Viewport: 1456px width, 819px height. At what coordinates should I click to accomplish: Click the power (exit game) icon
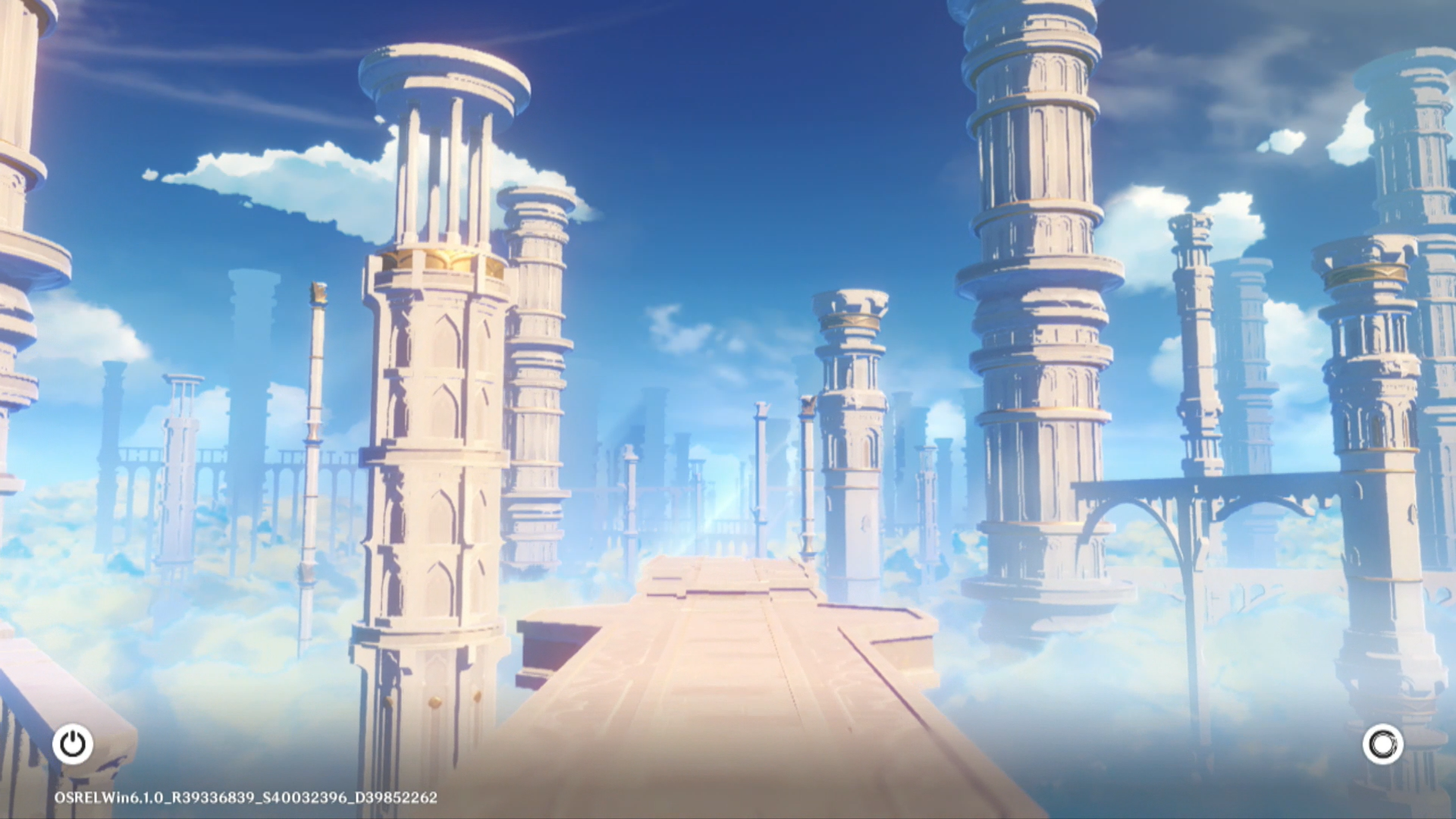(73, 744)
